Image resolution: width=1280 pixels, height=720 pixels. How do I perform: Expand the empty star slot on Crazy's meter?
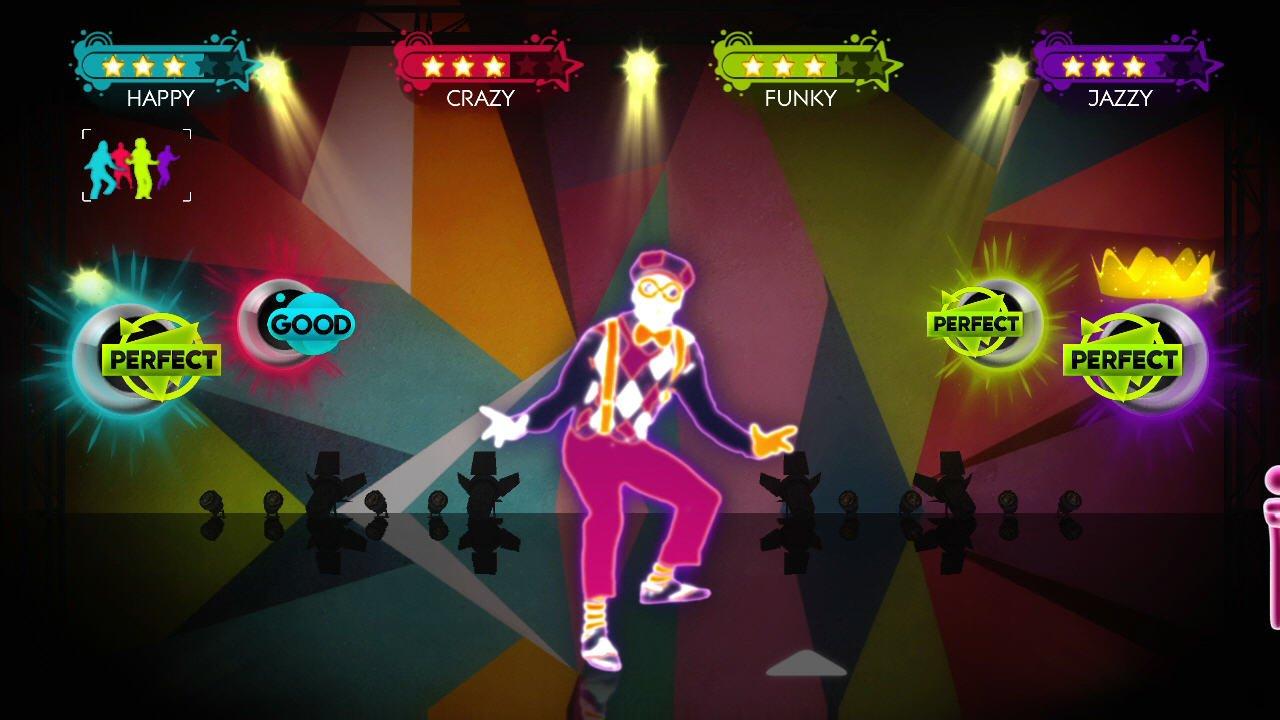click(x=527, y=65)
